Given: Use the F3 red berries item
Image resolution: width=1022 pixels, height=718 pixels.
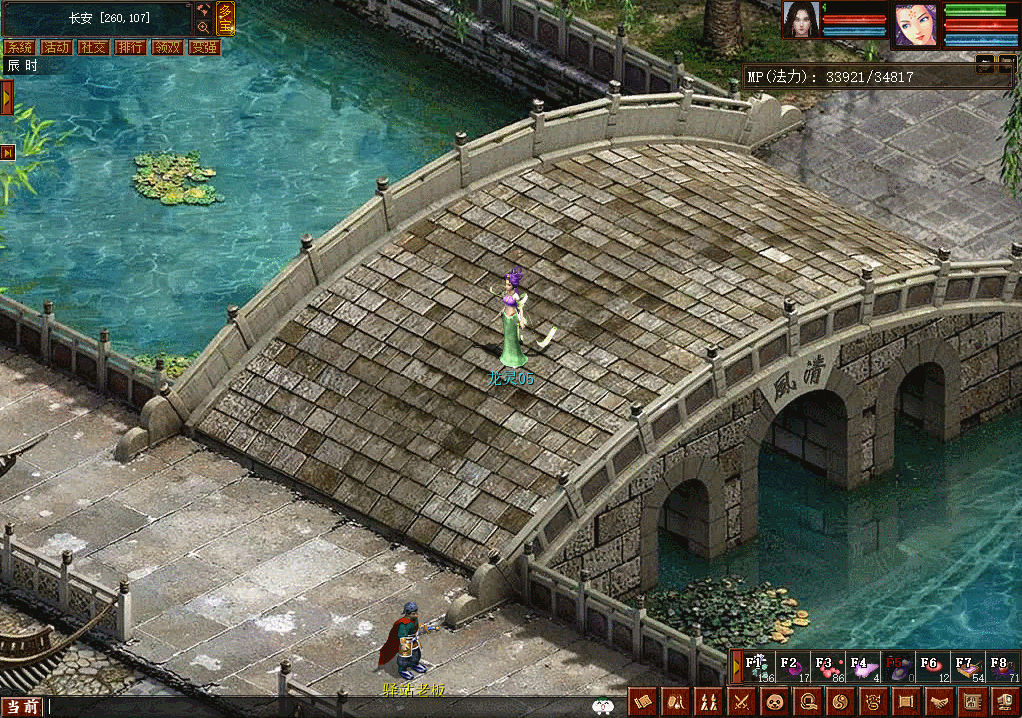Looking at the screenshot, I should tap(825, 667).
